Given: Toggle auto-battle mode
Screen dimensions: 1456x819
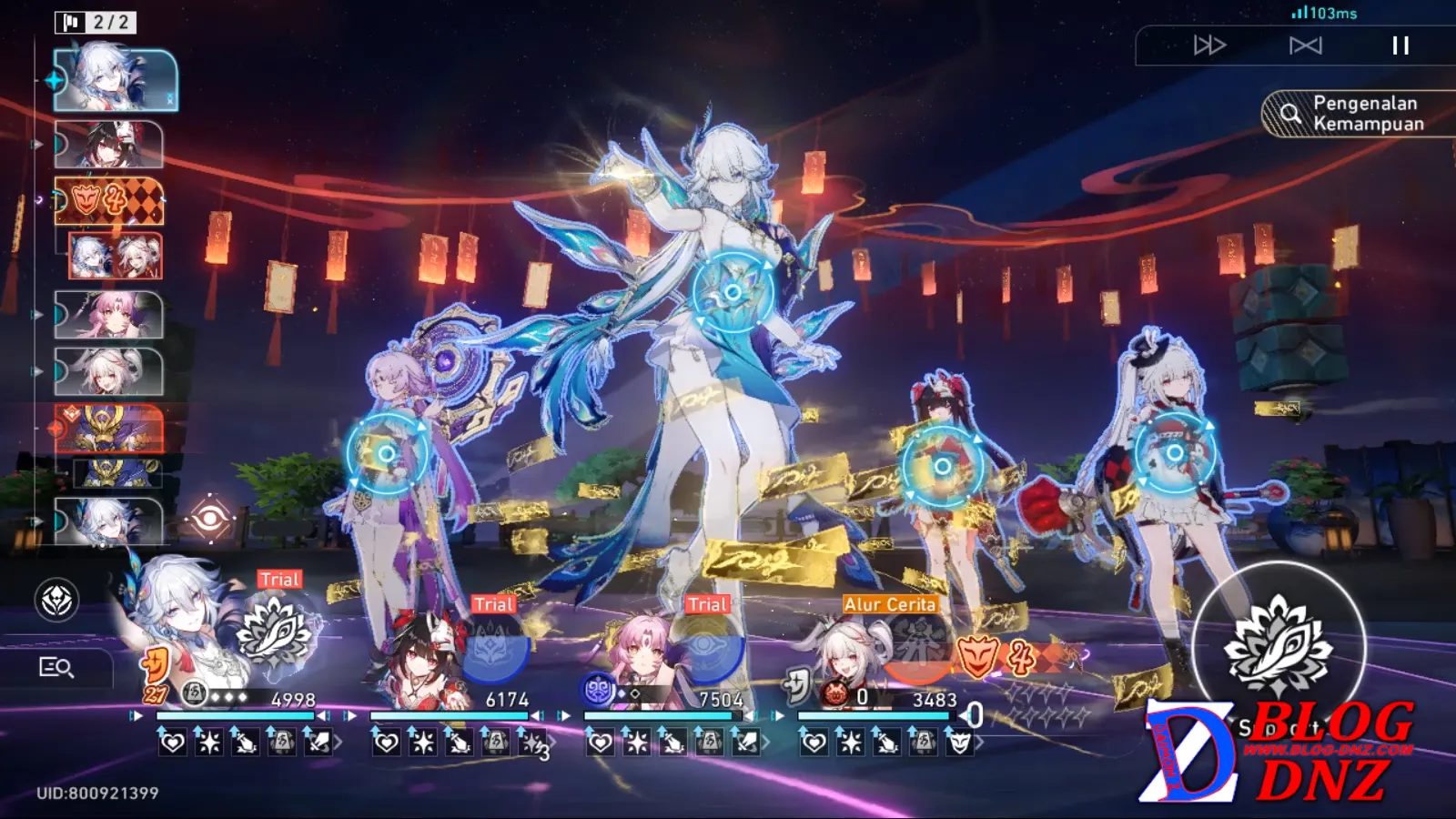Looking at the screenshot, I should point(1305,45).
